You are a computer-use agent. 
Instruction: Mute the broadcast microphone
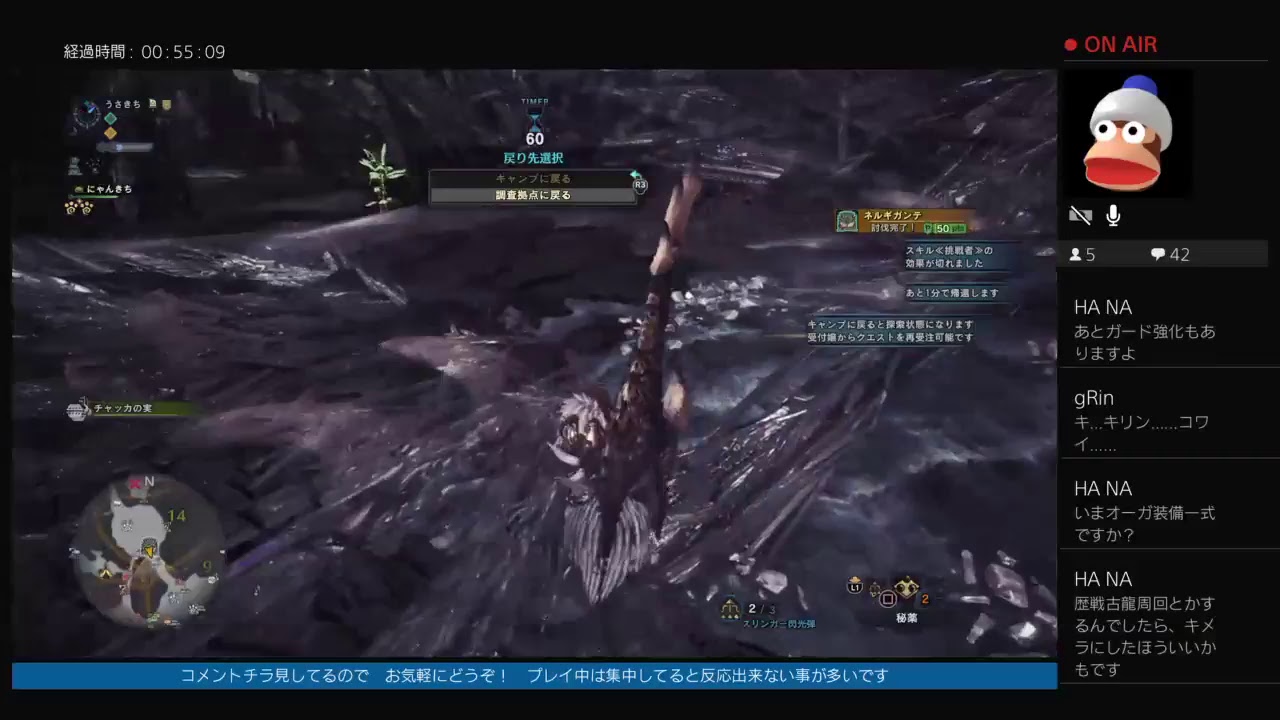coord(1112,215)
